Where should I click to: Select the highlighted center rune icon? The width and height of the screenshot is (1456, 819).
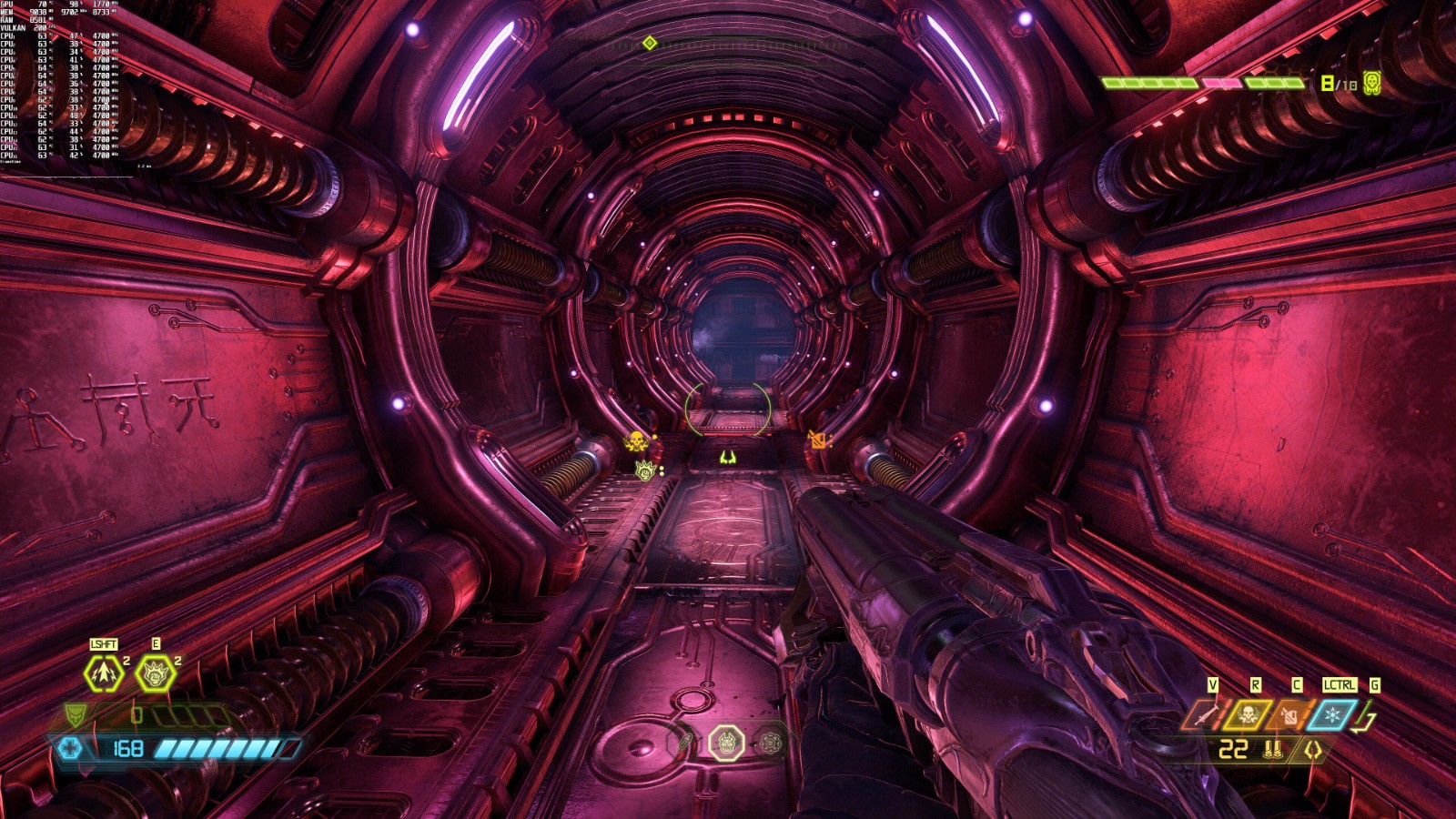726,743
